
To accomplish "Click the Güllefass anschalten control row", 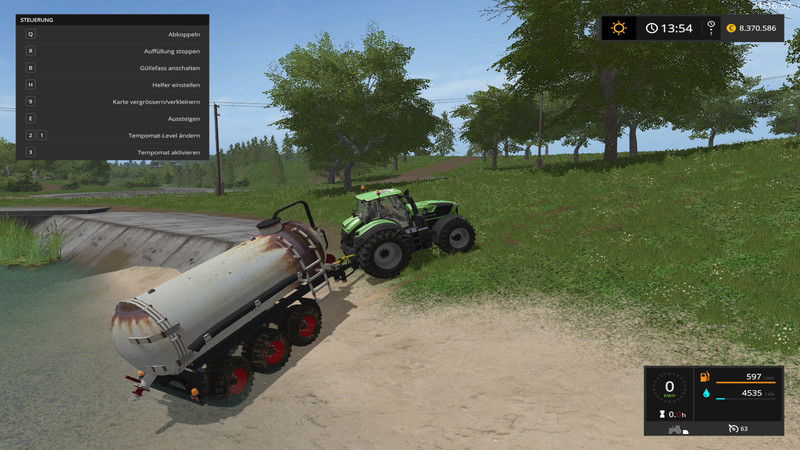I will coord(113,68).
